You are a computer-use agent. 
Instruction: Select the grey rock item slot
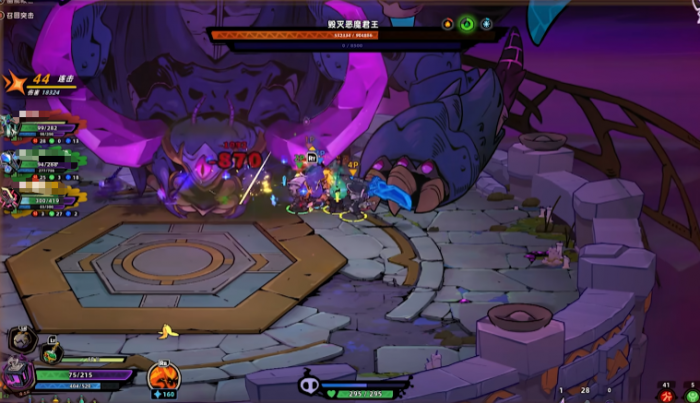tap(20, 341)
